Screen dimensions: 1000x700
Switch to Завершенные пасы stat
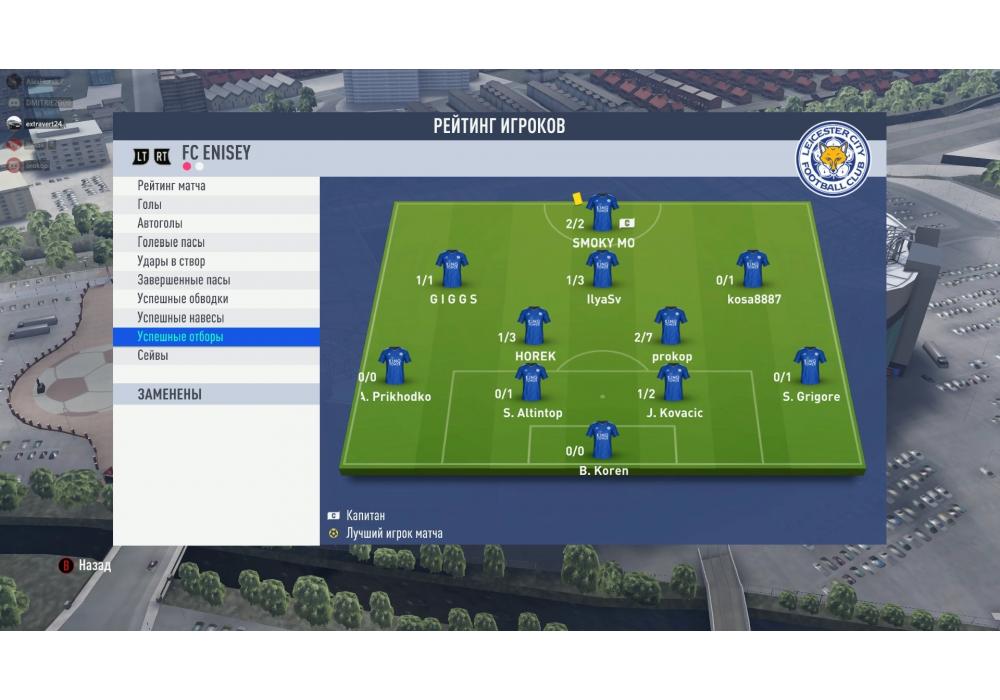216,281
